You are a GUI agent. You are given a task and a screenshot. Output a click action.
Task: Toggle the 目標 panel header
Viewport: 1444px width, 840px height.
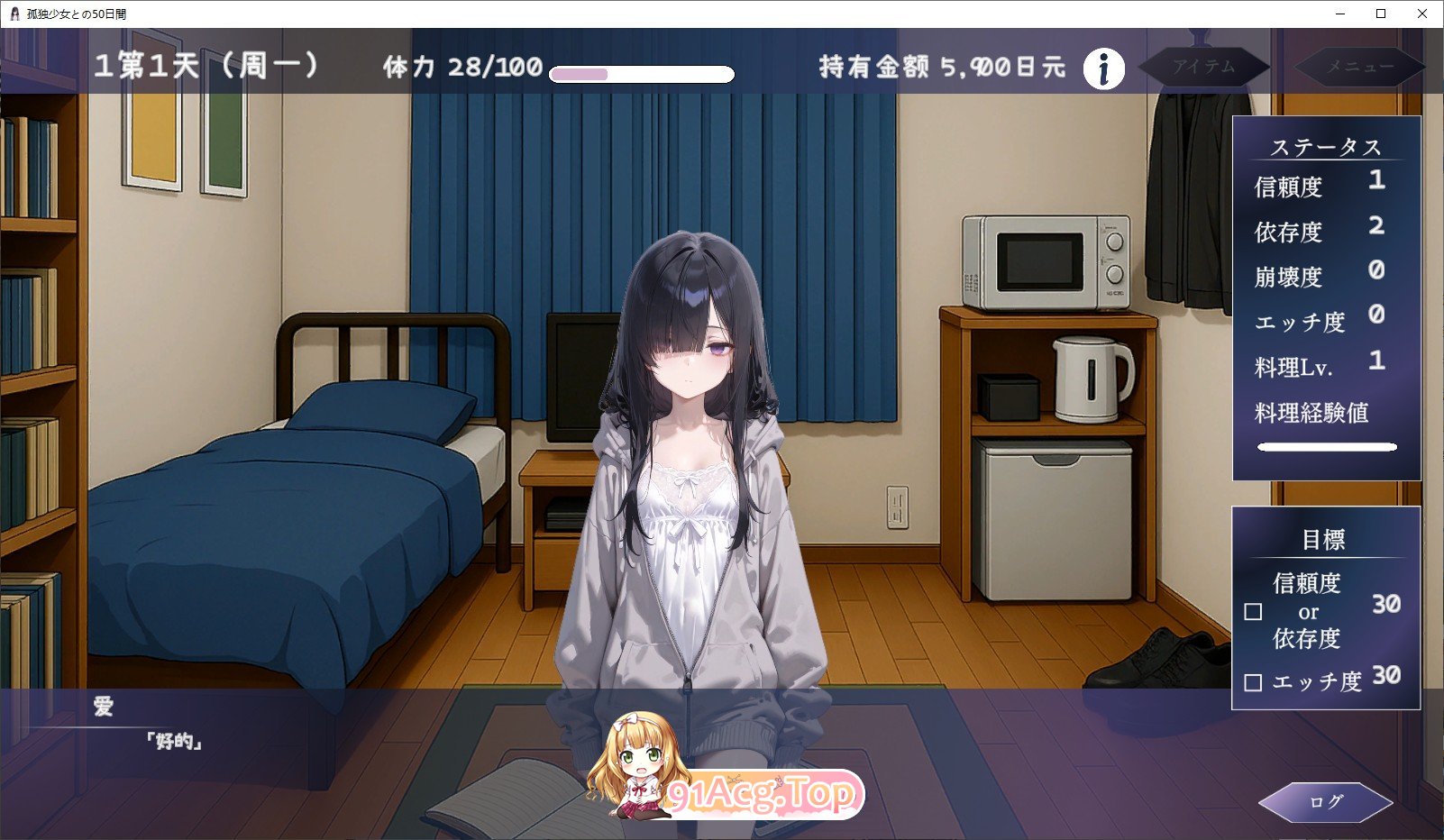[x=1323, y=538]
